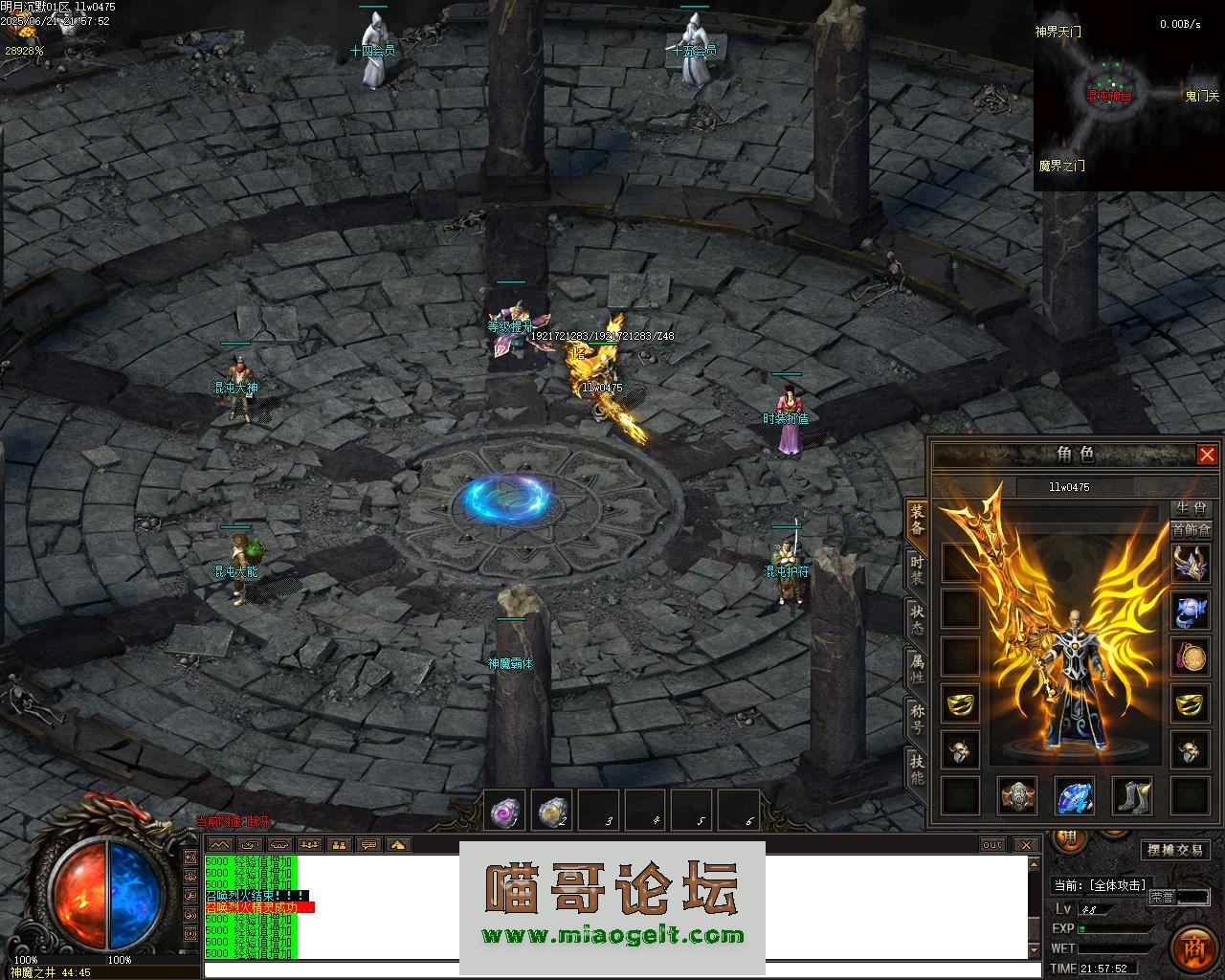The height and width of the screenshot is (980, 1225).
Task: Open the 生肖 zodiac button
Action: (x=1191, y=508)
